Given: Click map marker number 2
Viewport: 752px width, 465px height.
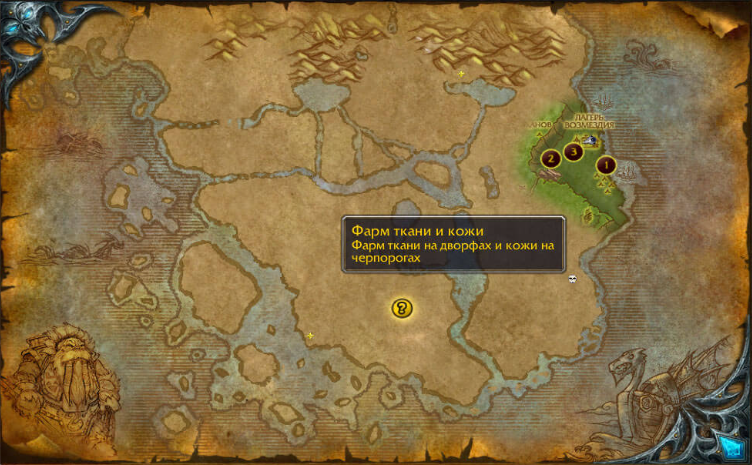Looking at the screenshot, I should (x=549, y=159).
